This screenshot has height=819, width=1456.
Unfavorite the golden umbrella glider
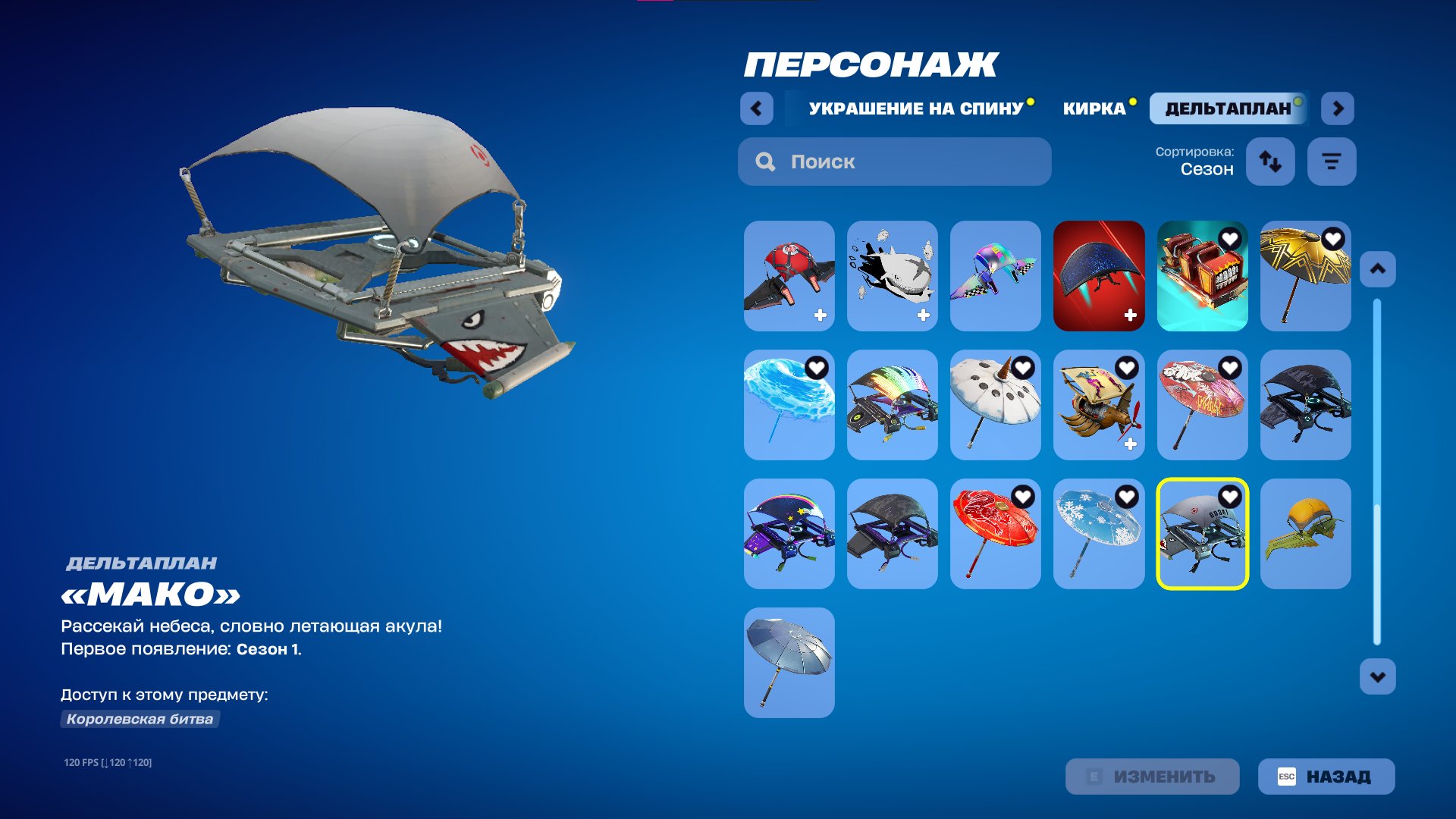click(x=1333, y=238)
